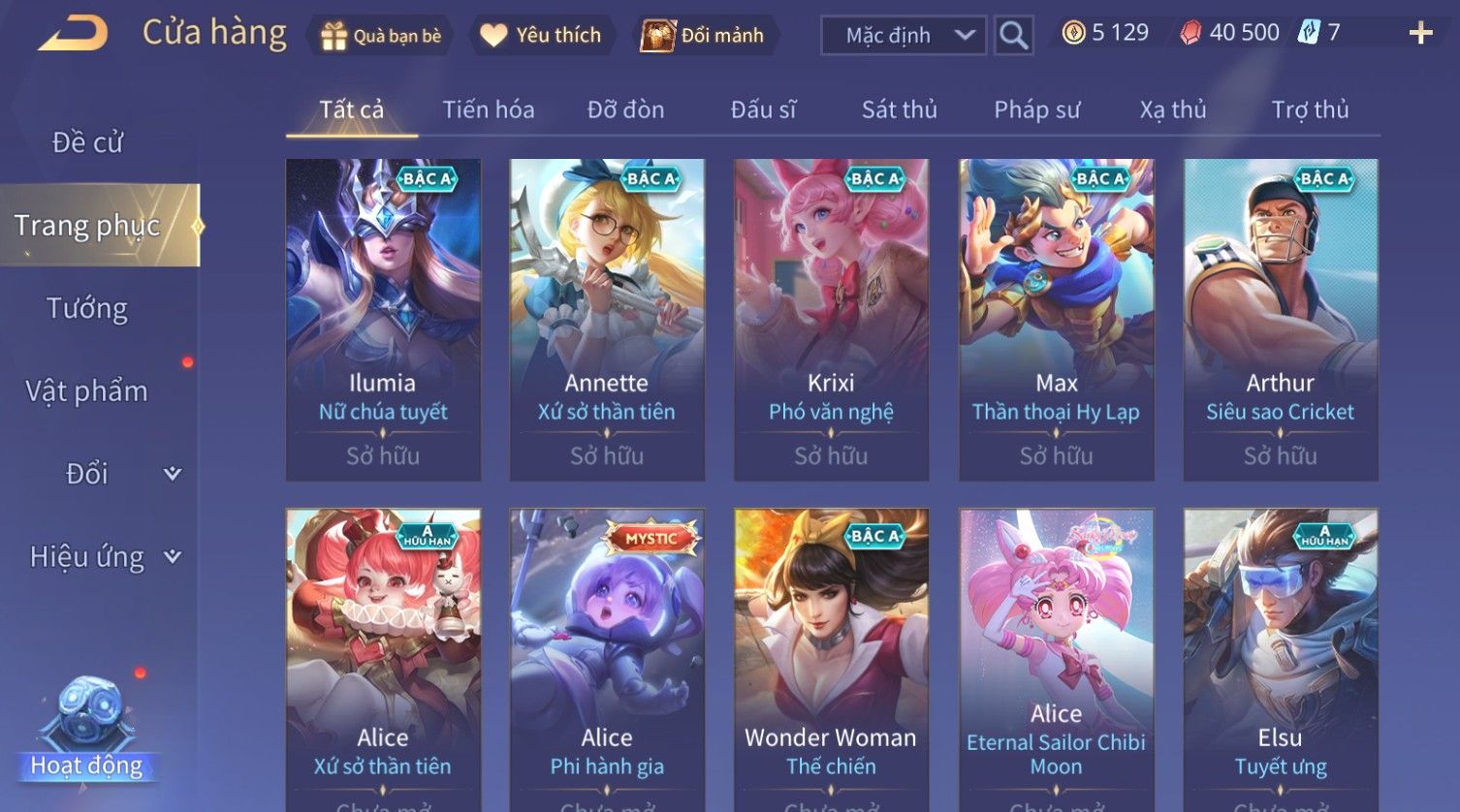Image resolution: width=1460 pixels, height=812 pixels.
Task: Pick the Elsu Tuyết ứng skin card
Action: [1280, 659]
